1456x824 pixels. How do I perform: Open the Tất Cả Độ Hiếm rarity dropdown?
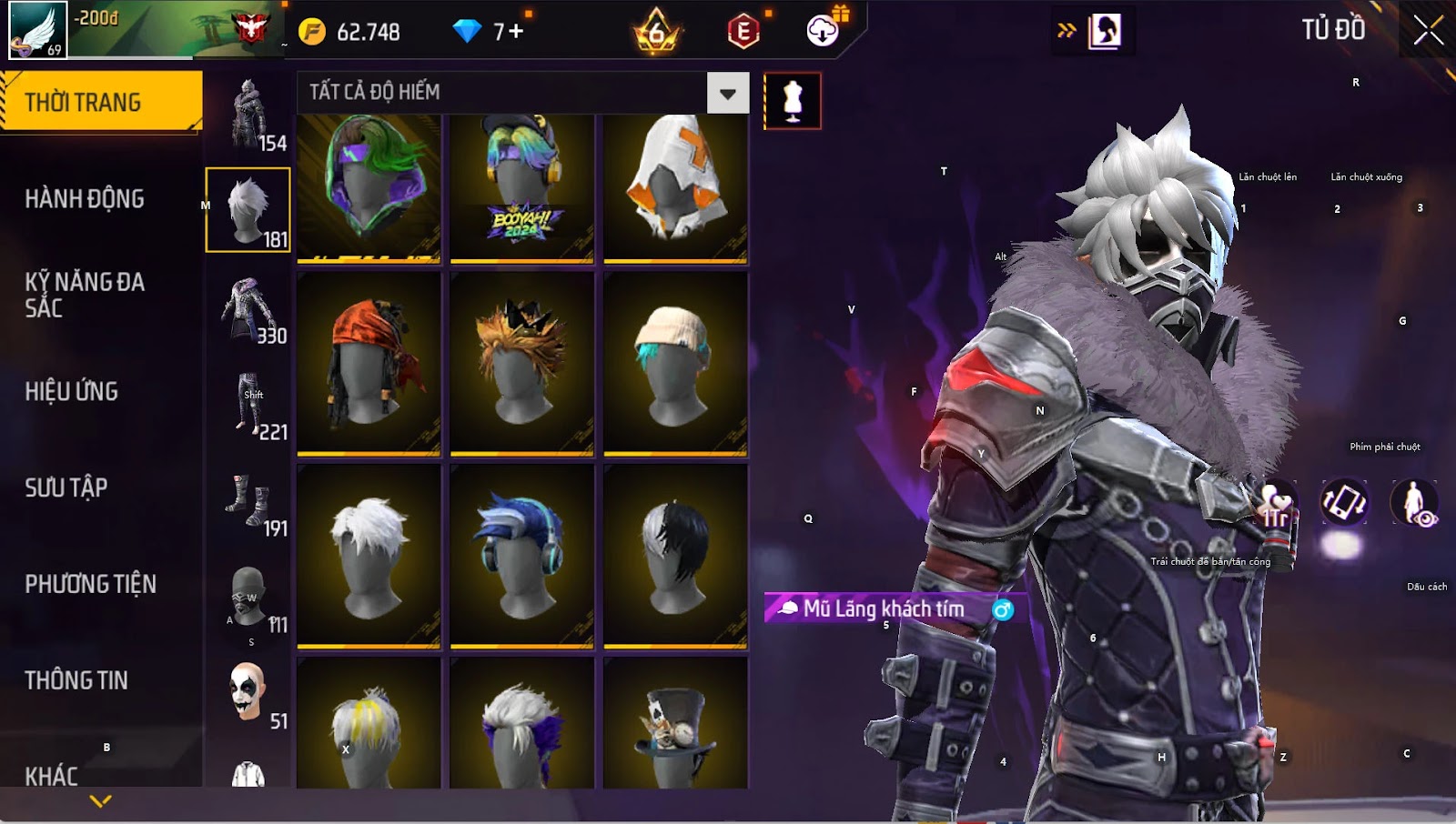click(727, 93)
